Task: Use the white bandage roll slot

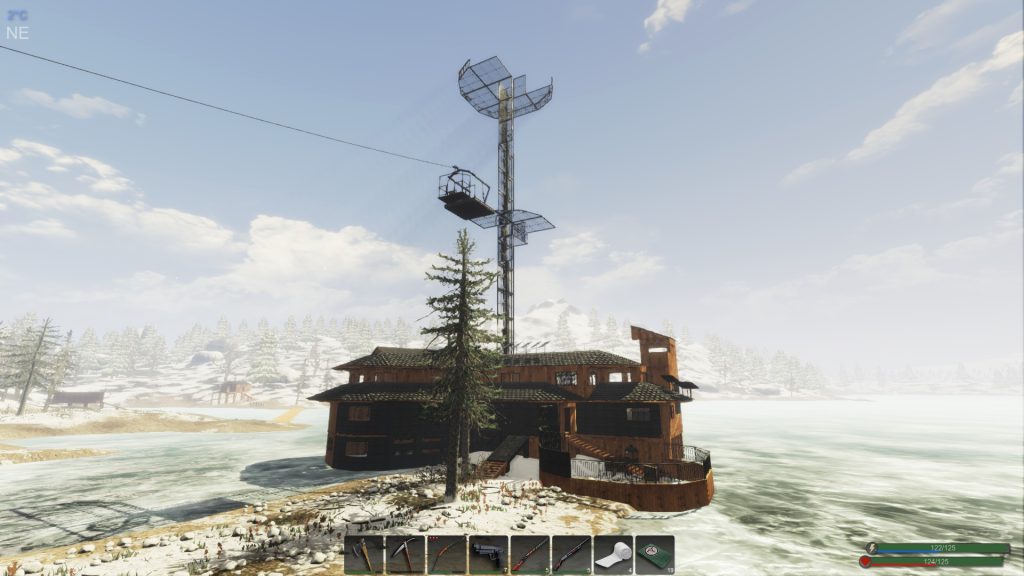Action: point(613,554)
